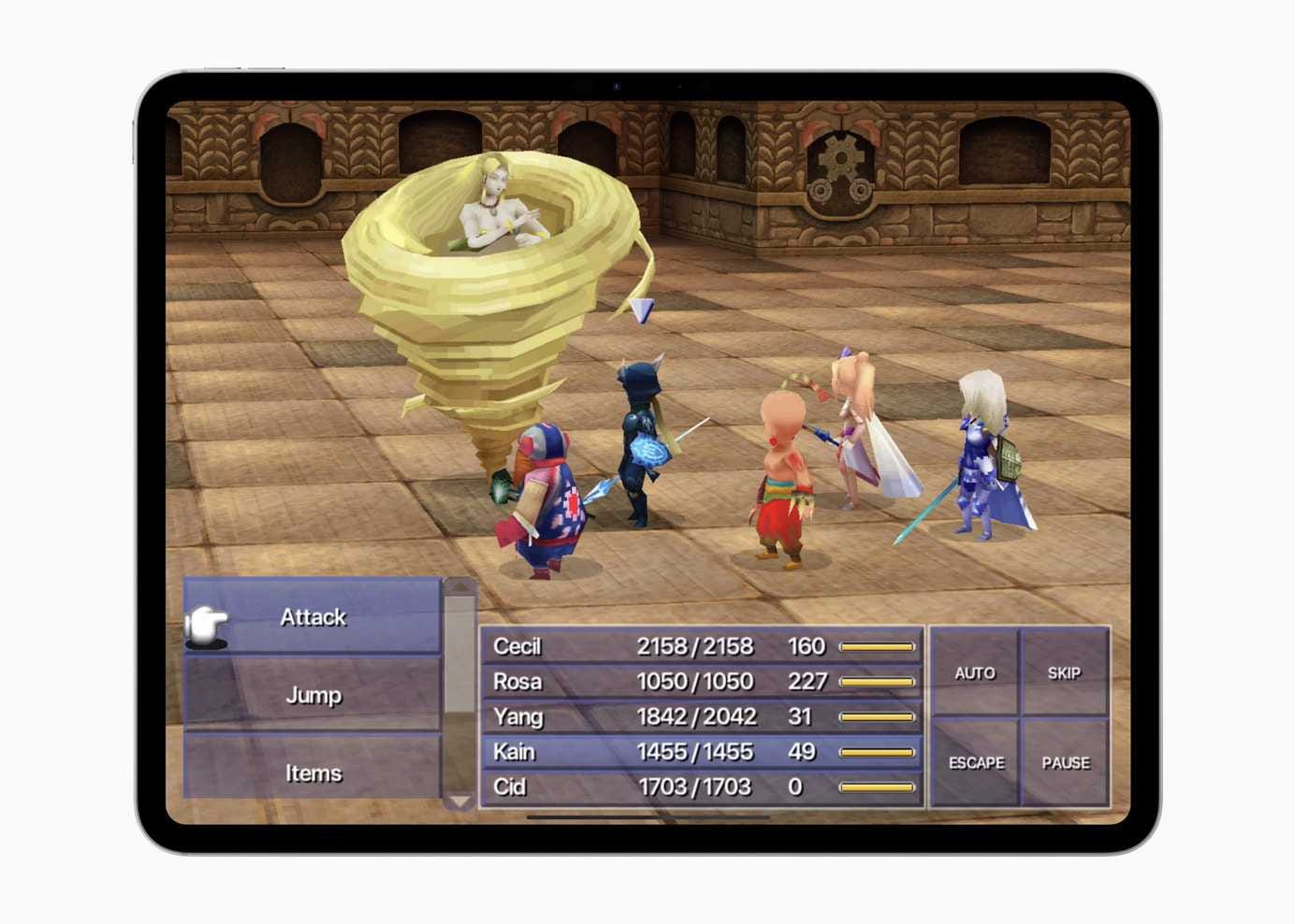
Task: Click Kain's ATB gauge bar
Action: click(x=877, y=751)
